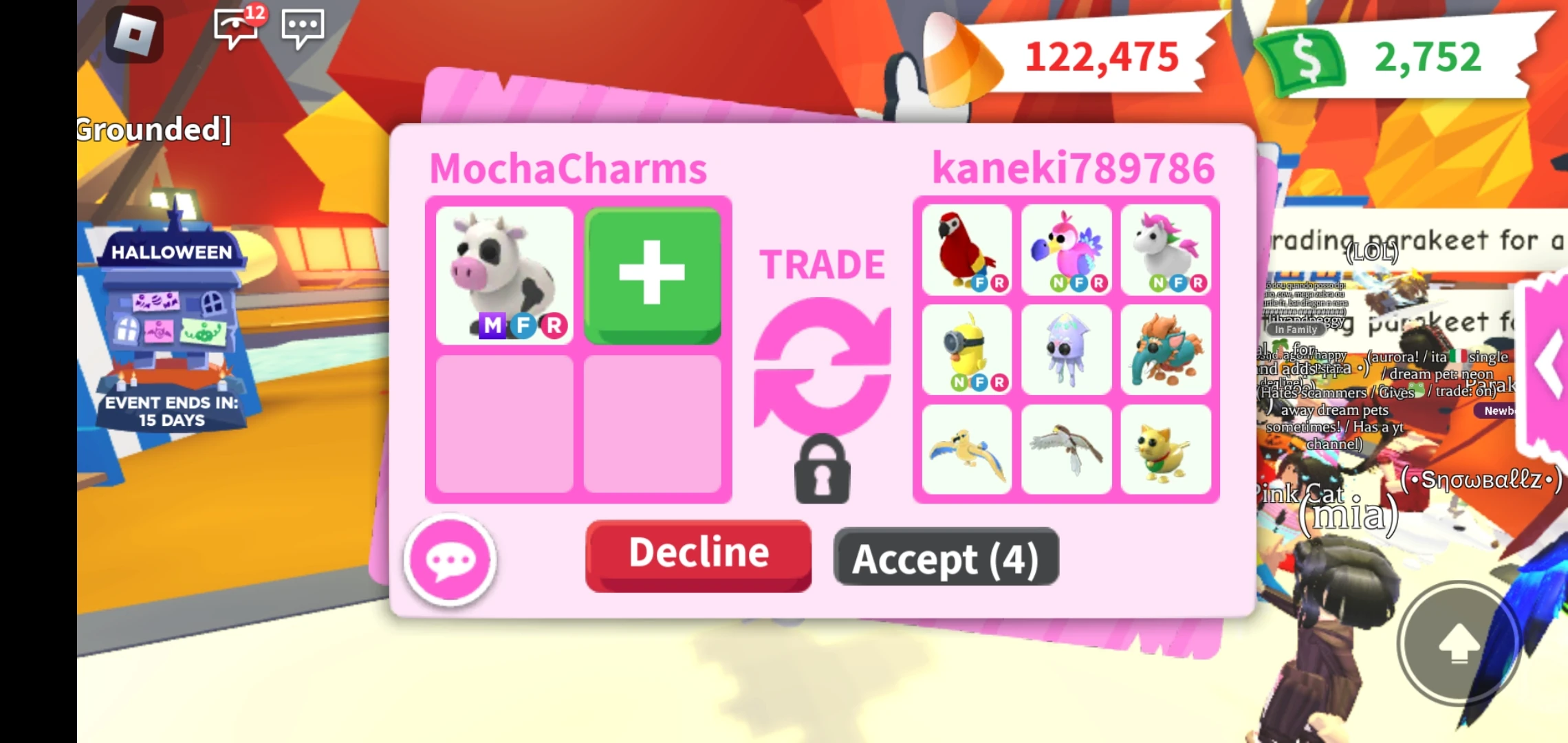
Task: Select the MochaCharms trader name
Action: coord(569,166)
